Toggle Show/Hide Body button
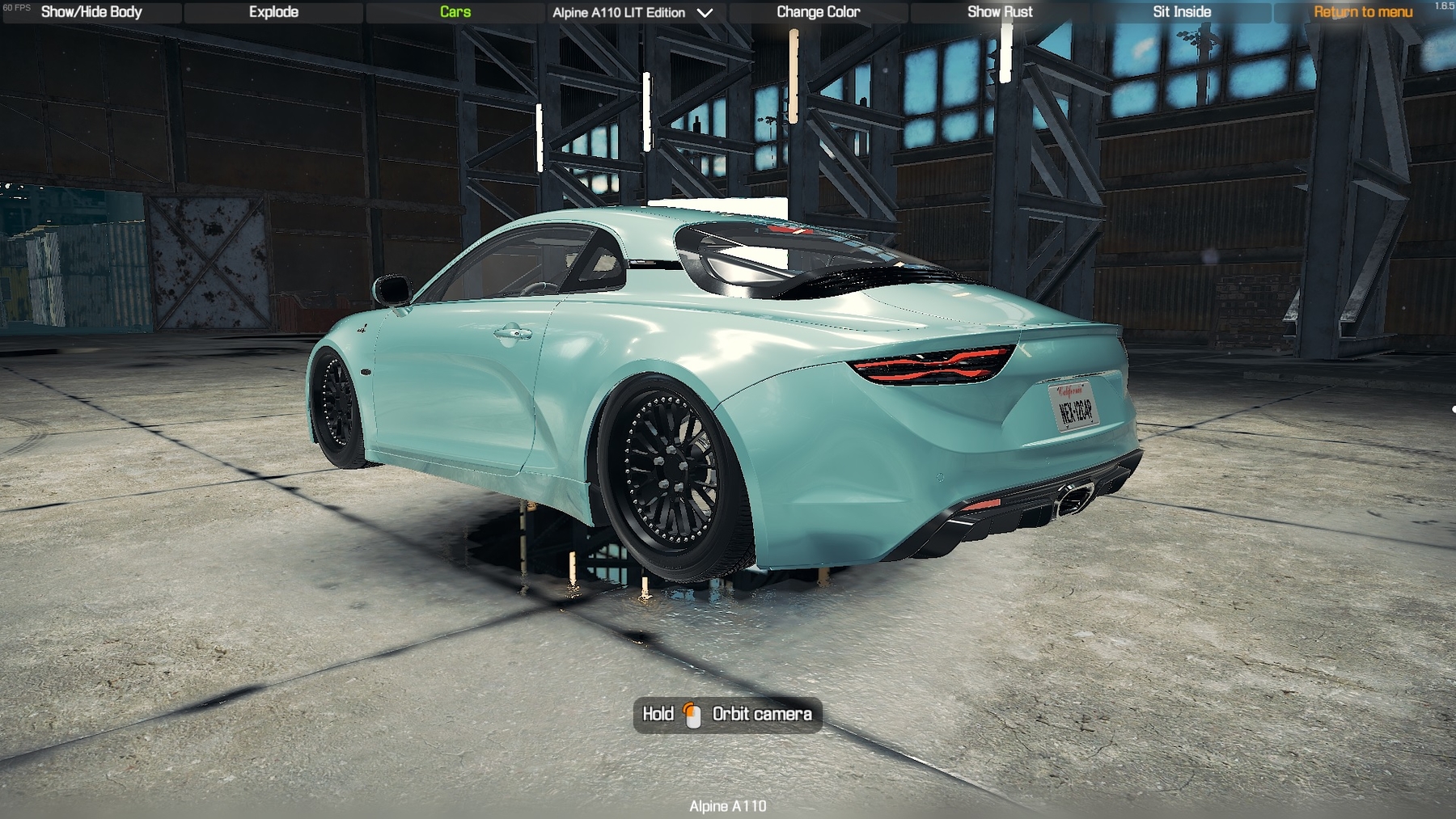Viewport: 1456px width, 819px height. [x=91, y=12]
